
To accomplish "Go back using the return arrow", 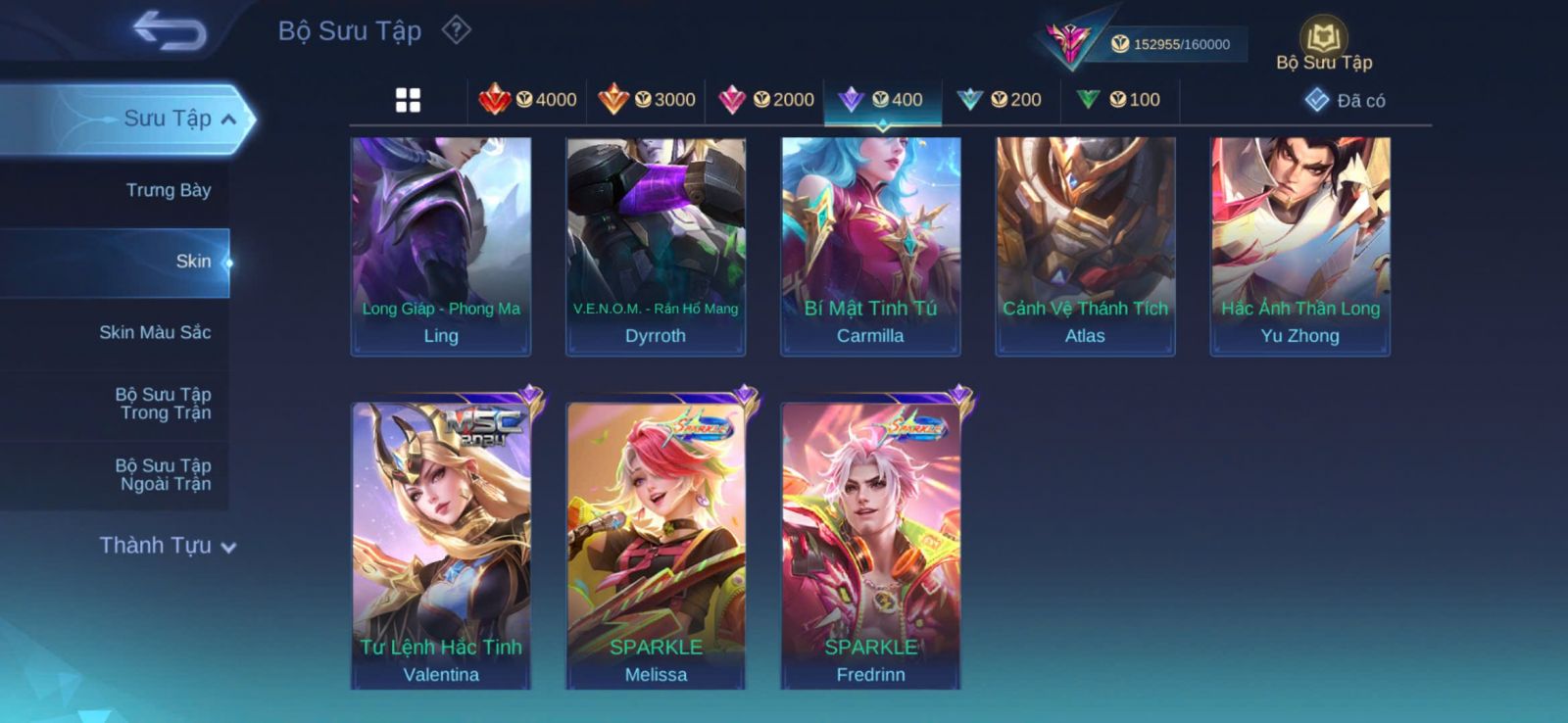I will (170, 30).
